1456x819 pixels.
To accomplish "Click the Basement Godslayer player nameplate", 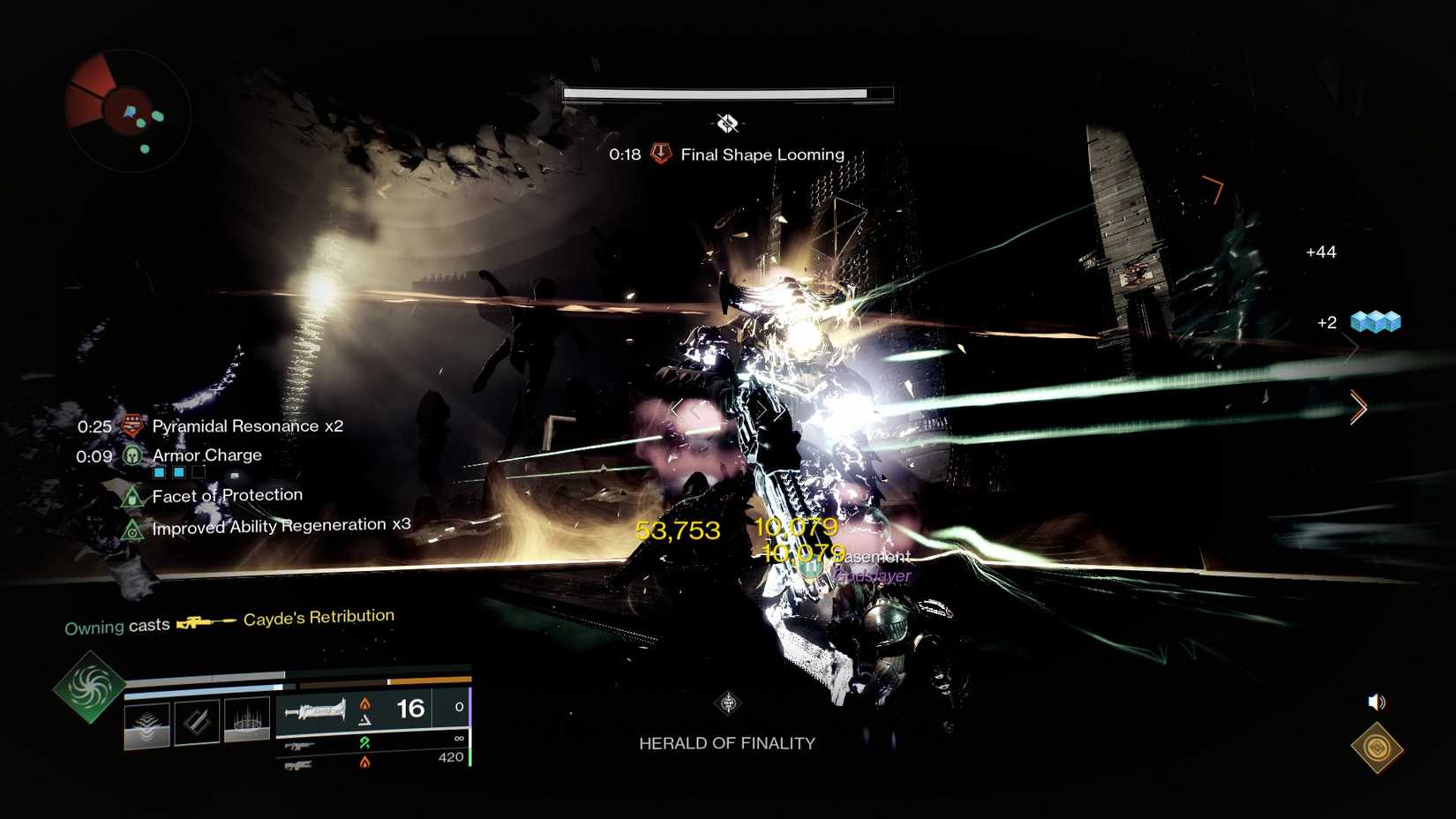I will pyautogui.click(x=869, y=565).
